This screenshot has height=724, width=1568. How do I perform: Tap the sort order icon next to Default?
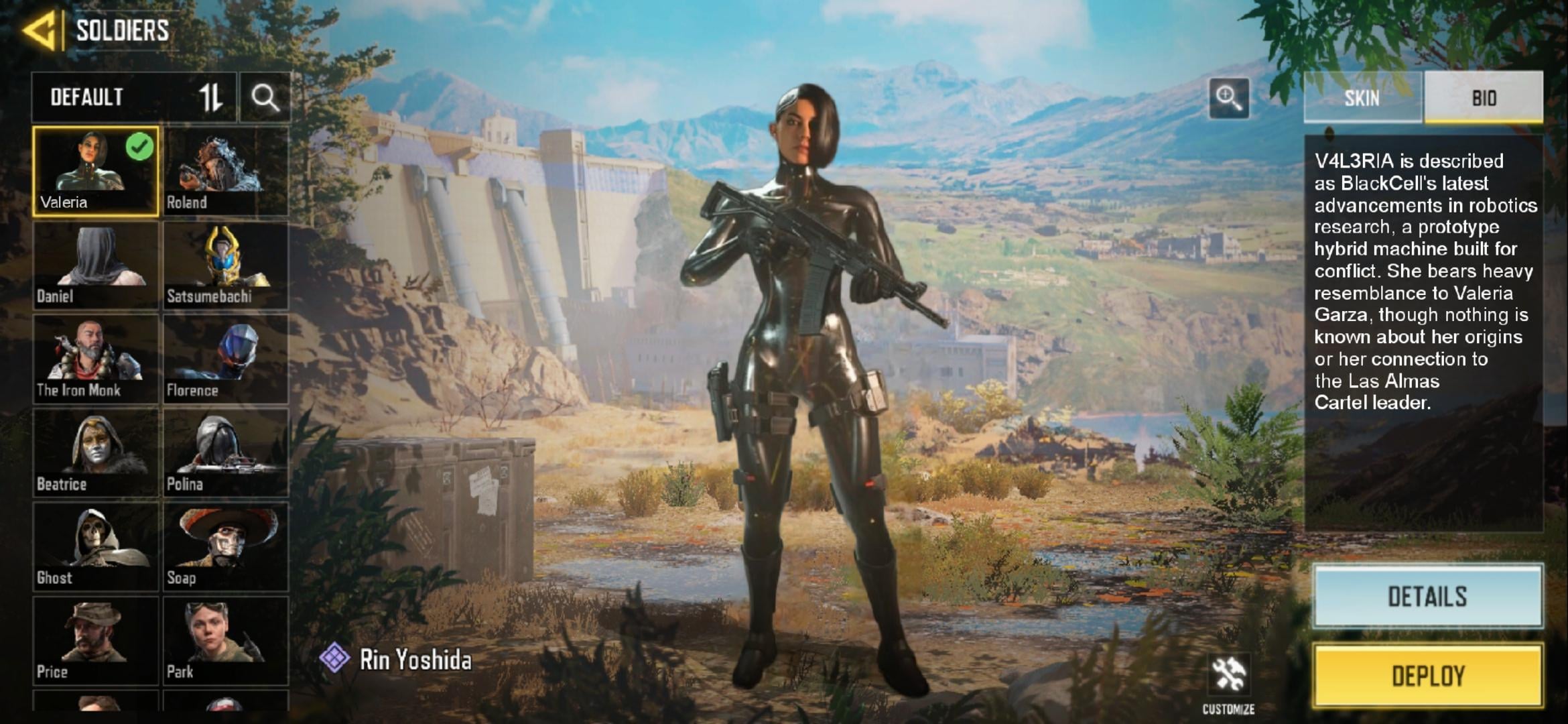[x=210, y=98]
